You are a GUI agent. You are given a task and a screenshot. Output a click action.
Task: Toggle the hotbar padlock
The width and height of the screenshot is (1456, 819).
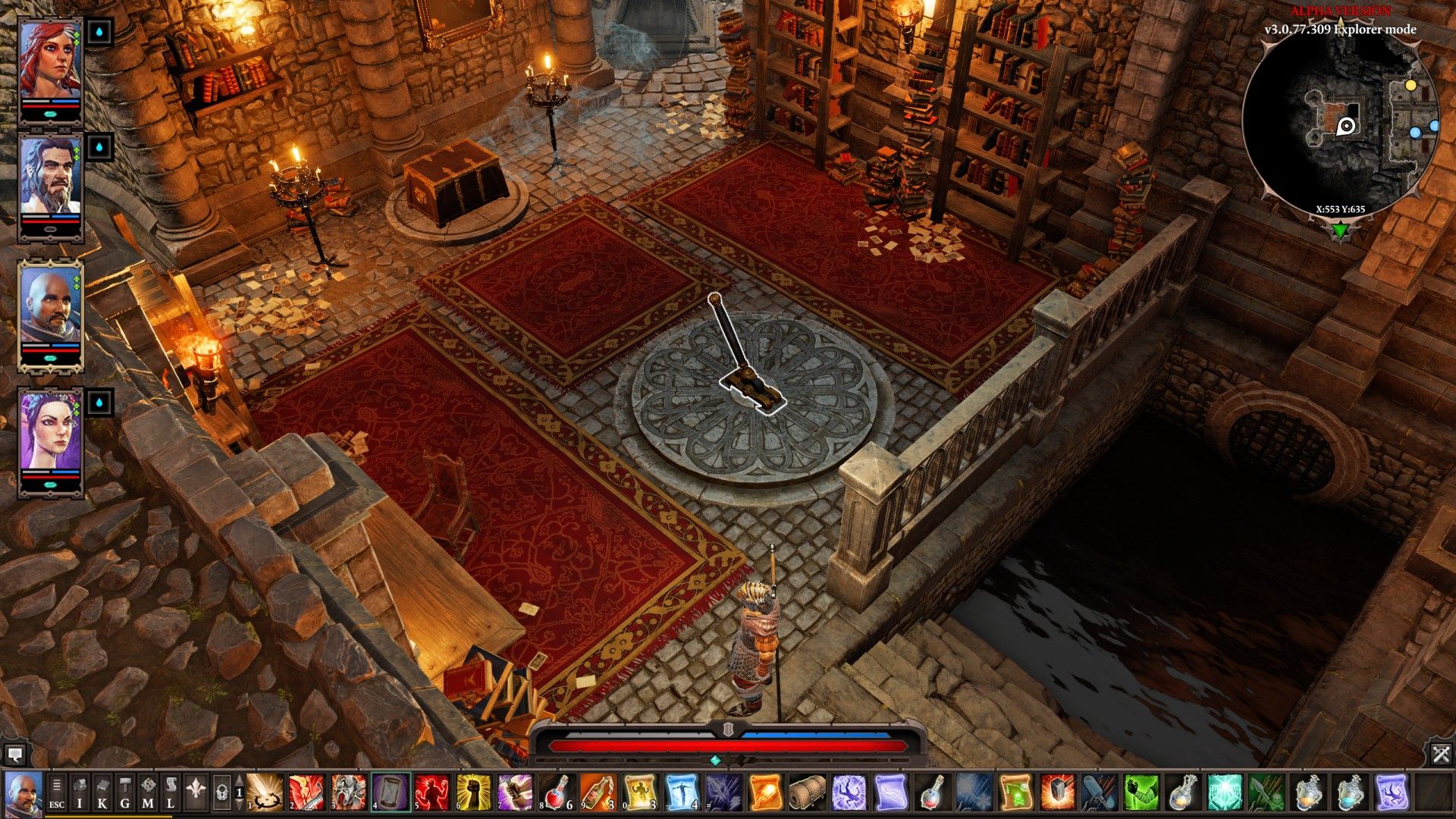(221, 793)
